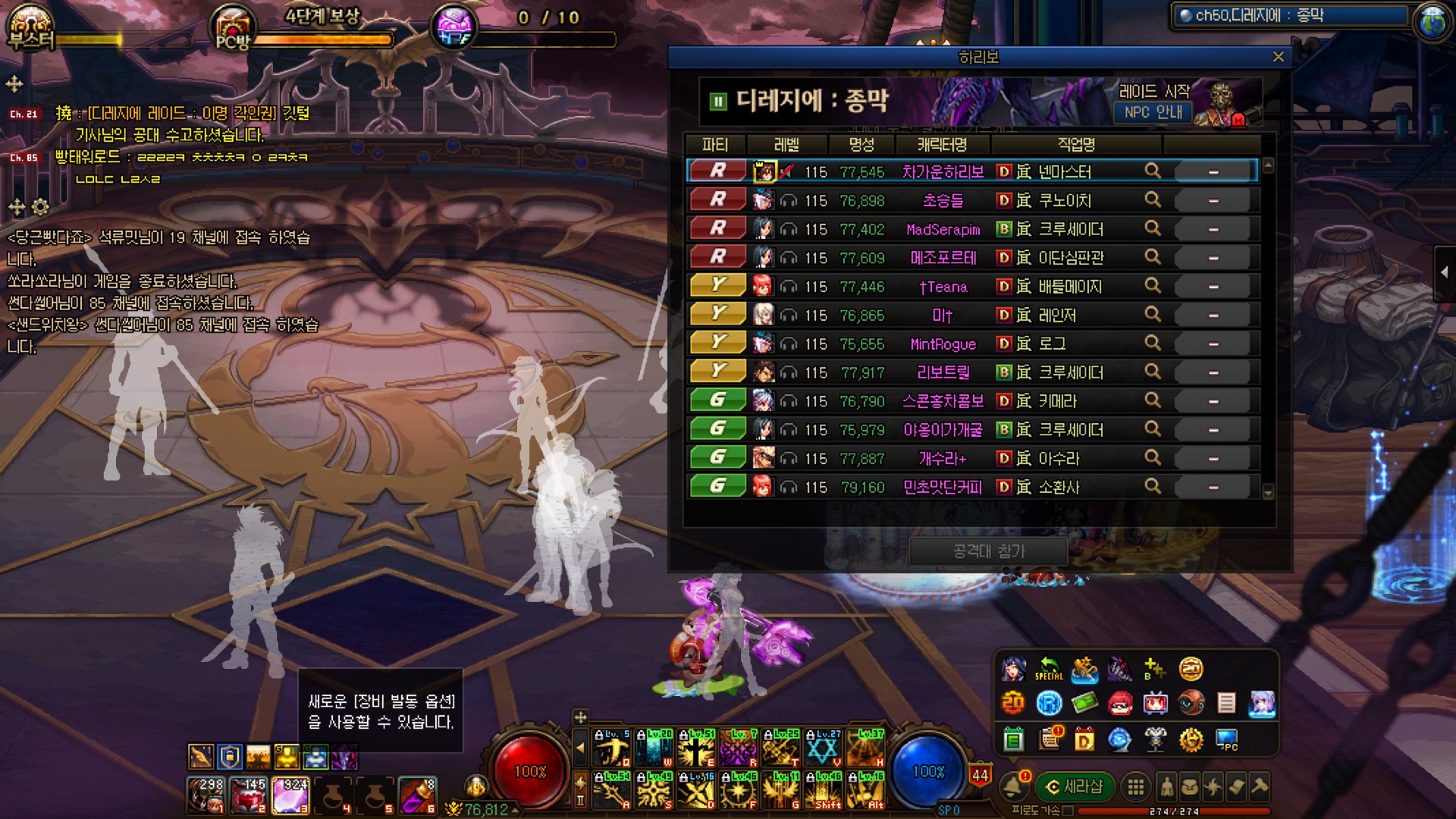Open the auction hammer menu icon
Image resolution: width=1456 pixels, height=819 pixels.
pos(1260,787)
